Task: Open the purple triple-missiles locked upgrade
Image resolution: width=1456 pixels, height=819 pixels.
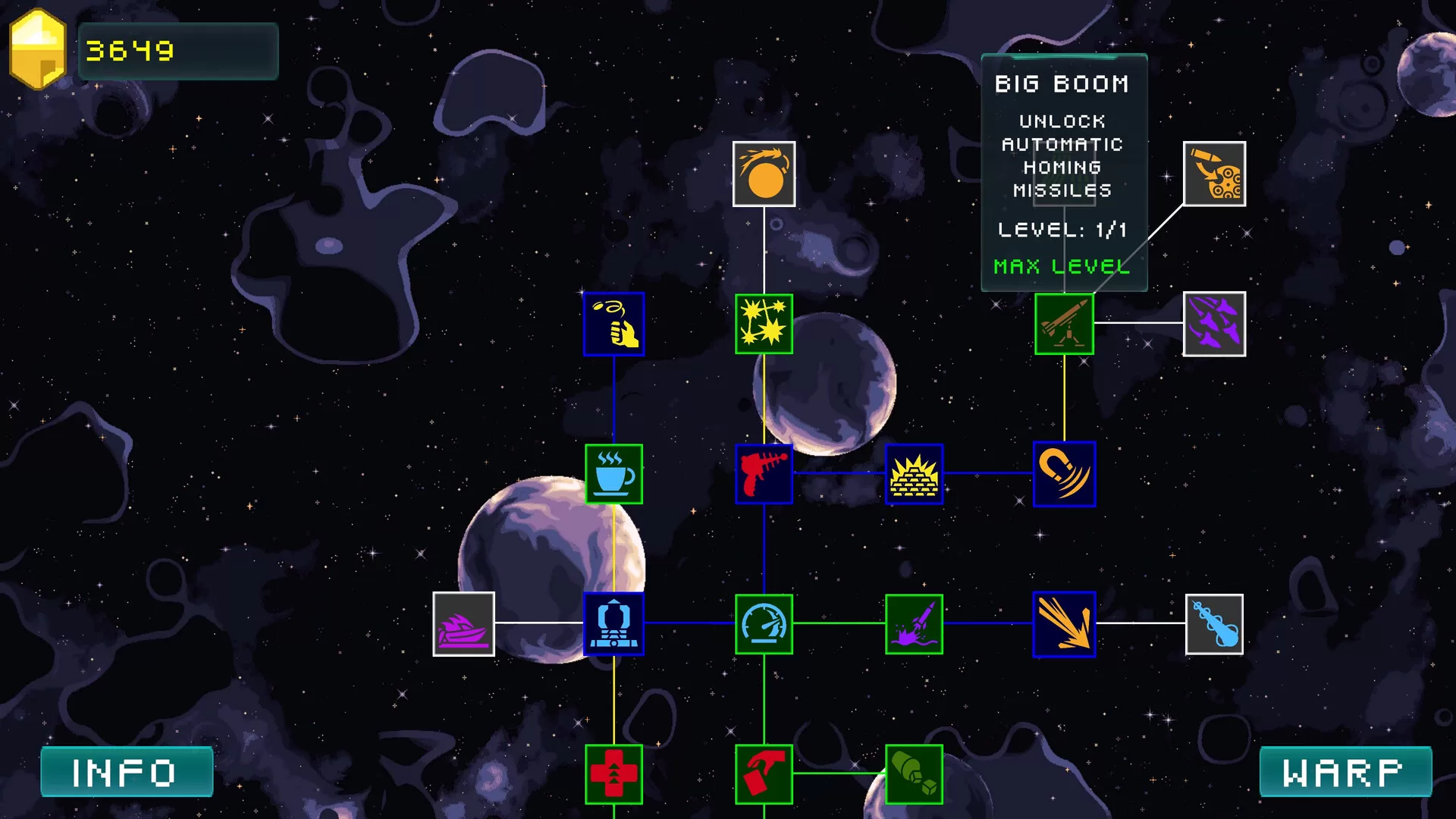Action: pos(1215,323)
